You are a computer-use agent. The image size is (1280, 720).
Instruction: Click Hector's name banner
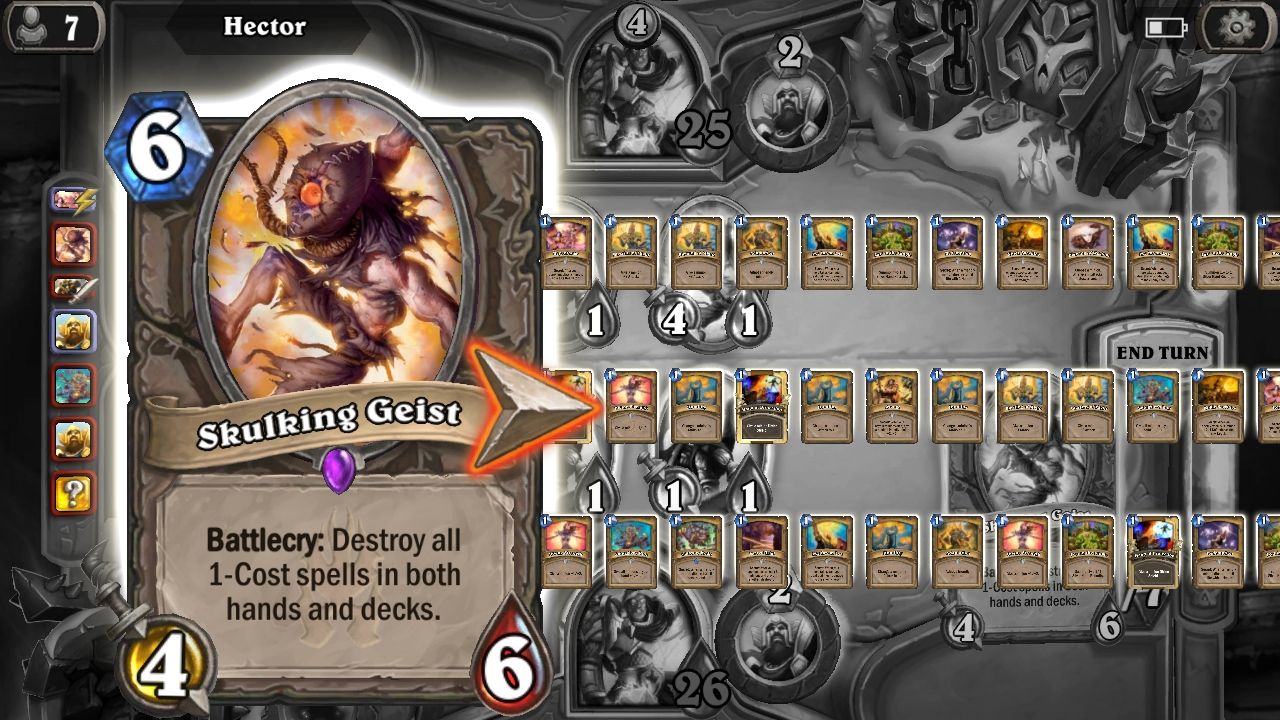[264, 27]
